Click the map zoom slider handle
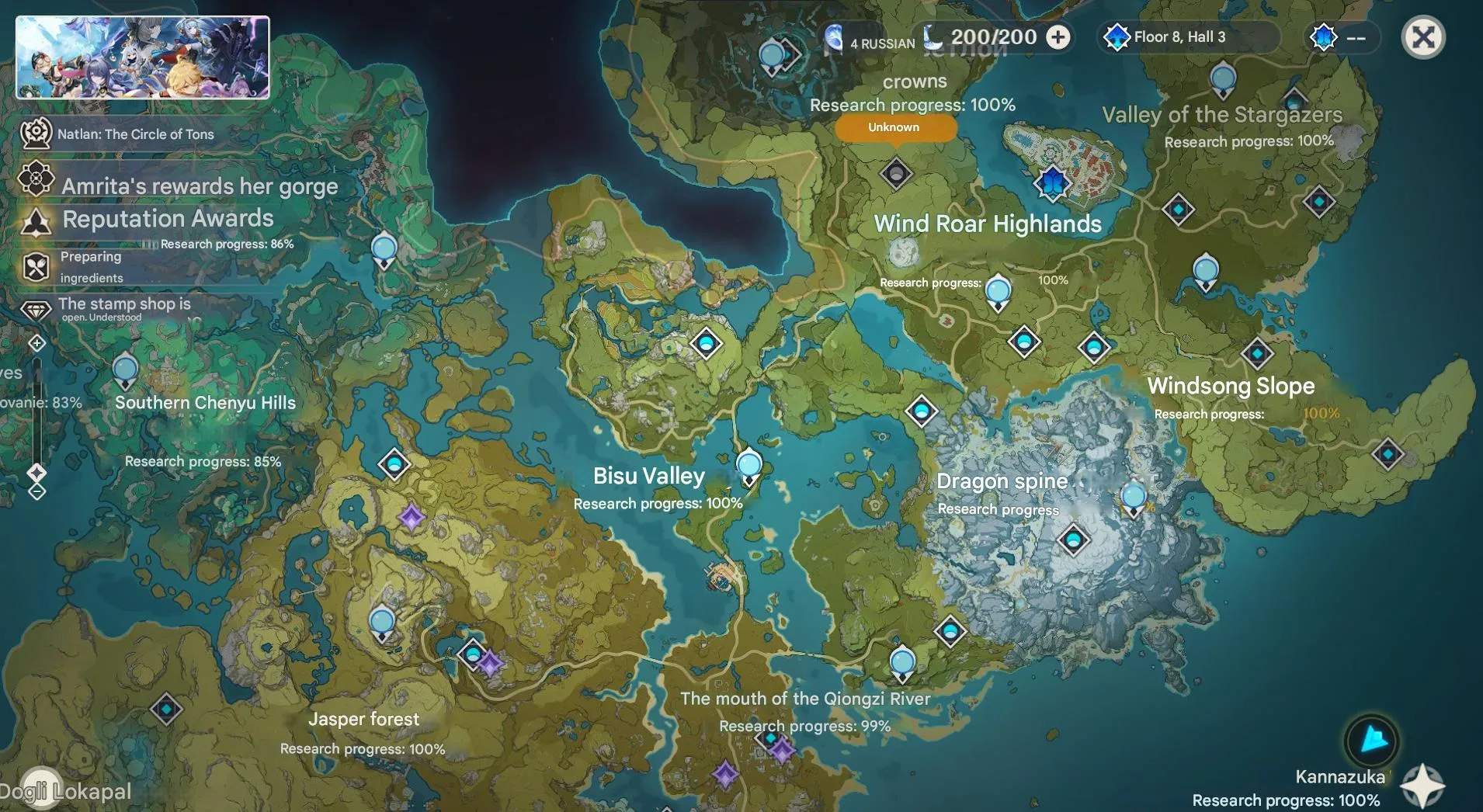 (x=37, y=472)
